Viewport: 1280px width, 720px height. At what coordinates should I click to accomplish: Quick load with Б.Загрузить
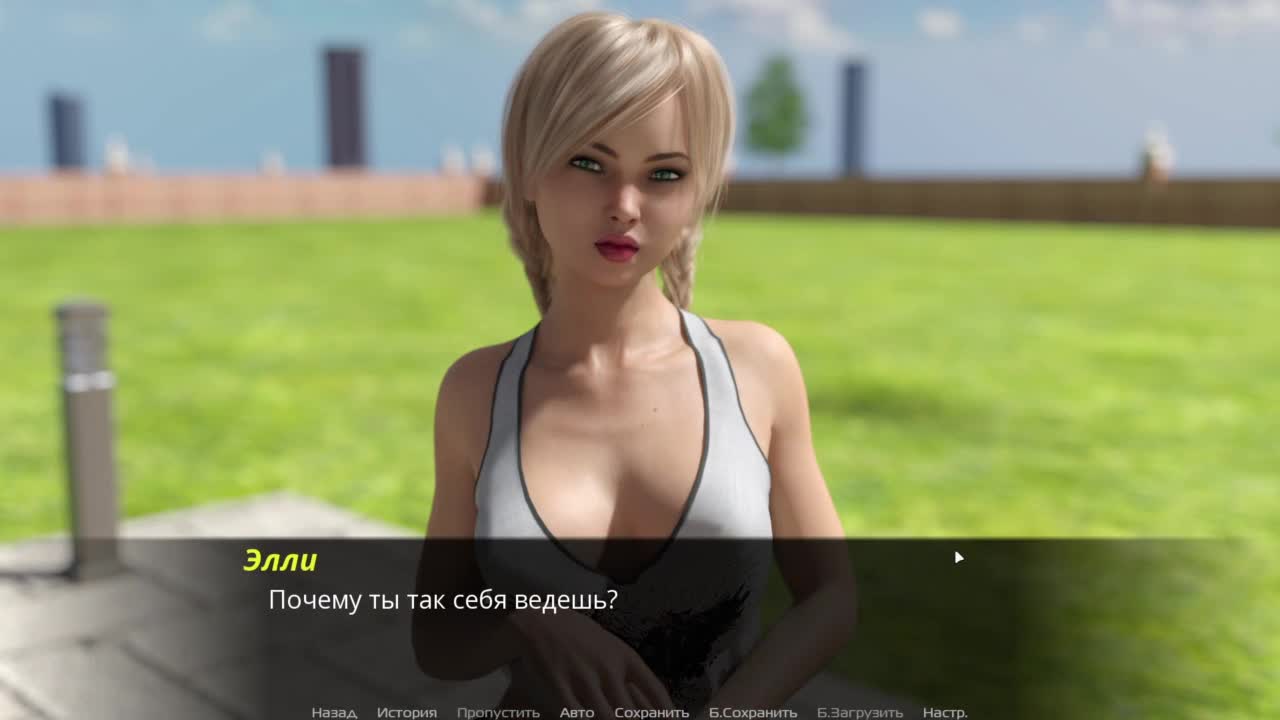click(x=859, y=712)
